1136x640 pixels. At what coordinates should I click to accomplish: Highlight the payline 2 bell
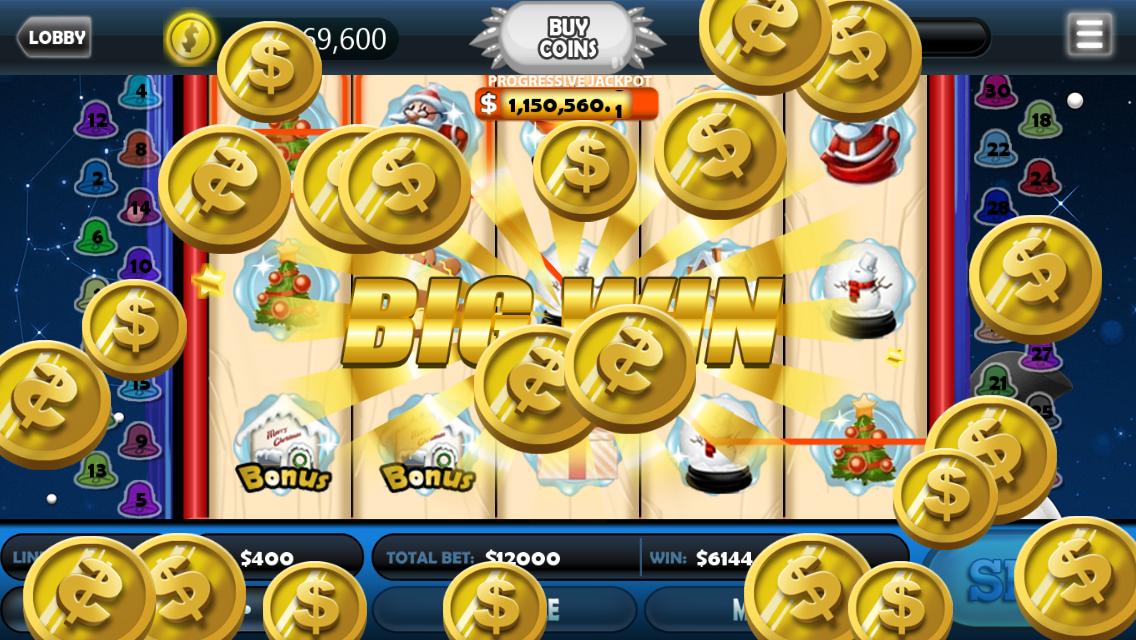click(97, 180)
